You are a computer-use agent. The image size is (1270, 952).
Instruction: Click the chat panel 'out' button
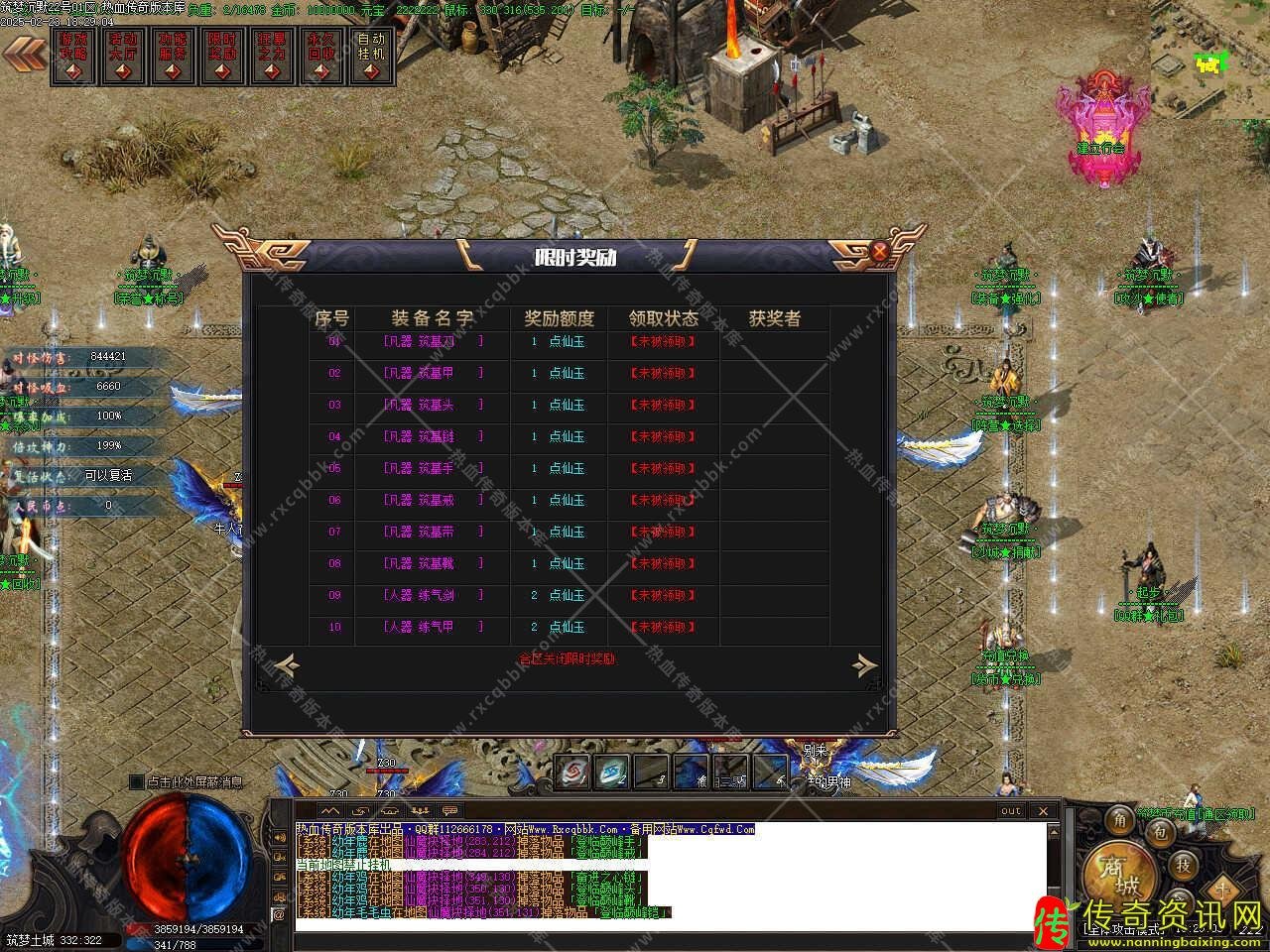(x=1010, y=811)
